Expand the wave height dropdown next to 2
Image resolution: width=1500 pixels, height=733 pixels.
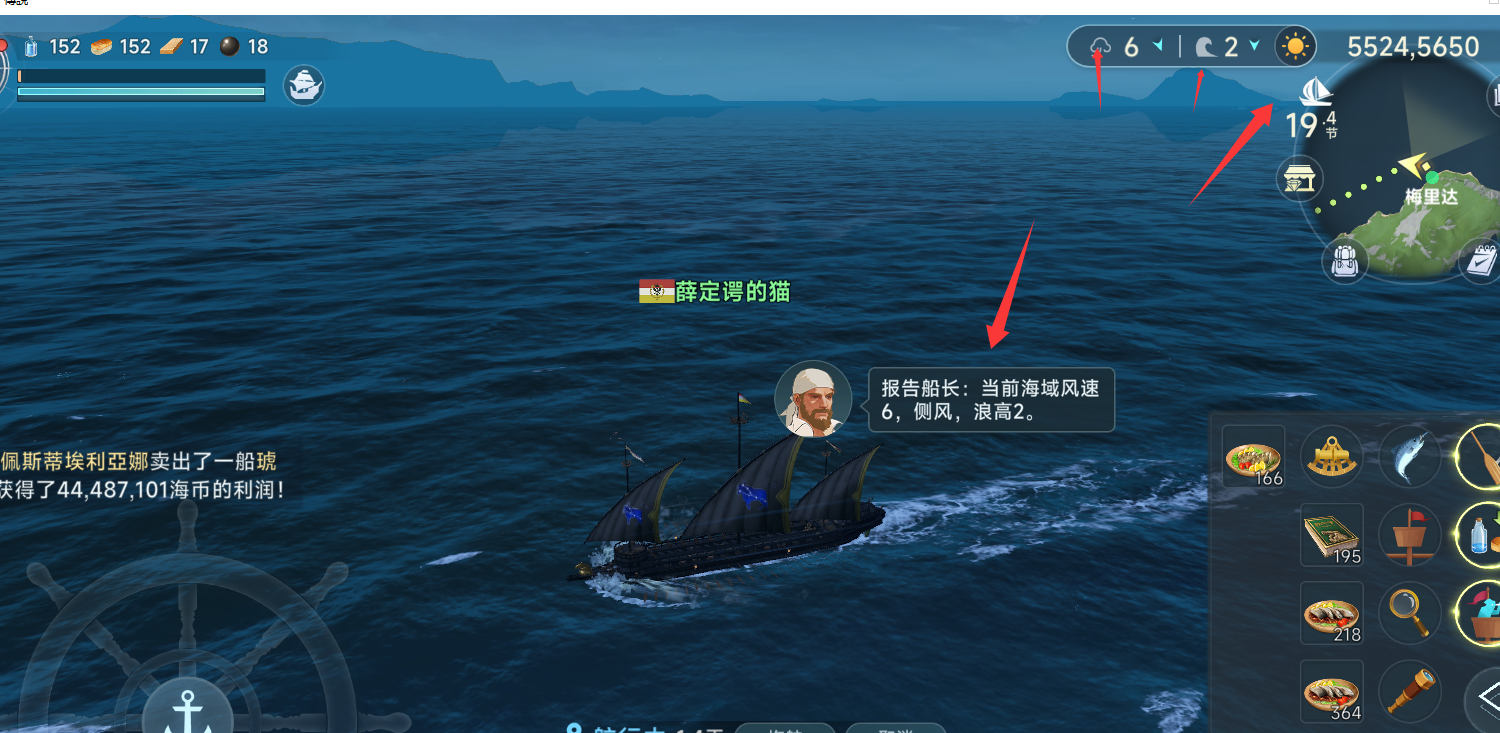click(x=1254, y=45)
